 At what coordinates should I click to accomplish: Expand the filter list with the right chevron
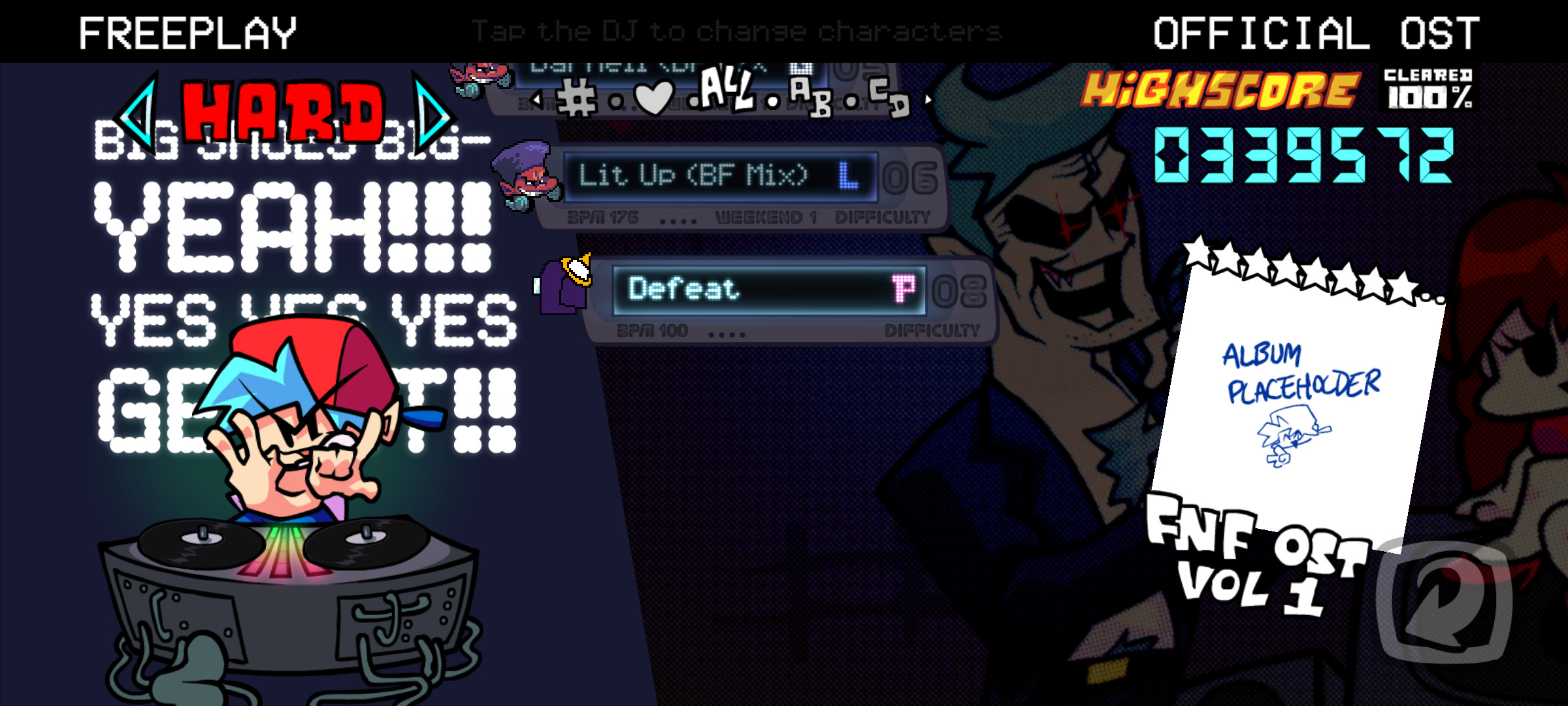[930, 99]
